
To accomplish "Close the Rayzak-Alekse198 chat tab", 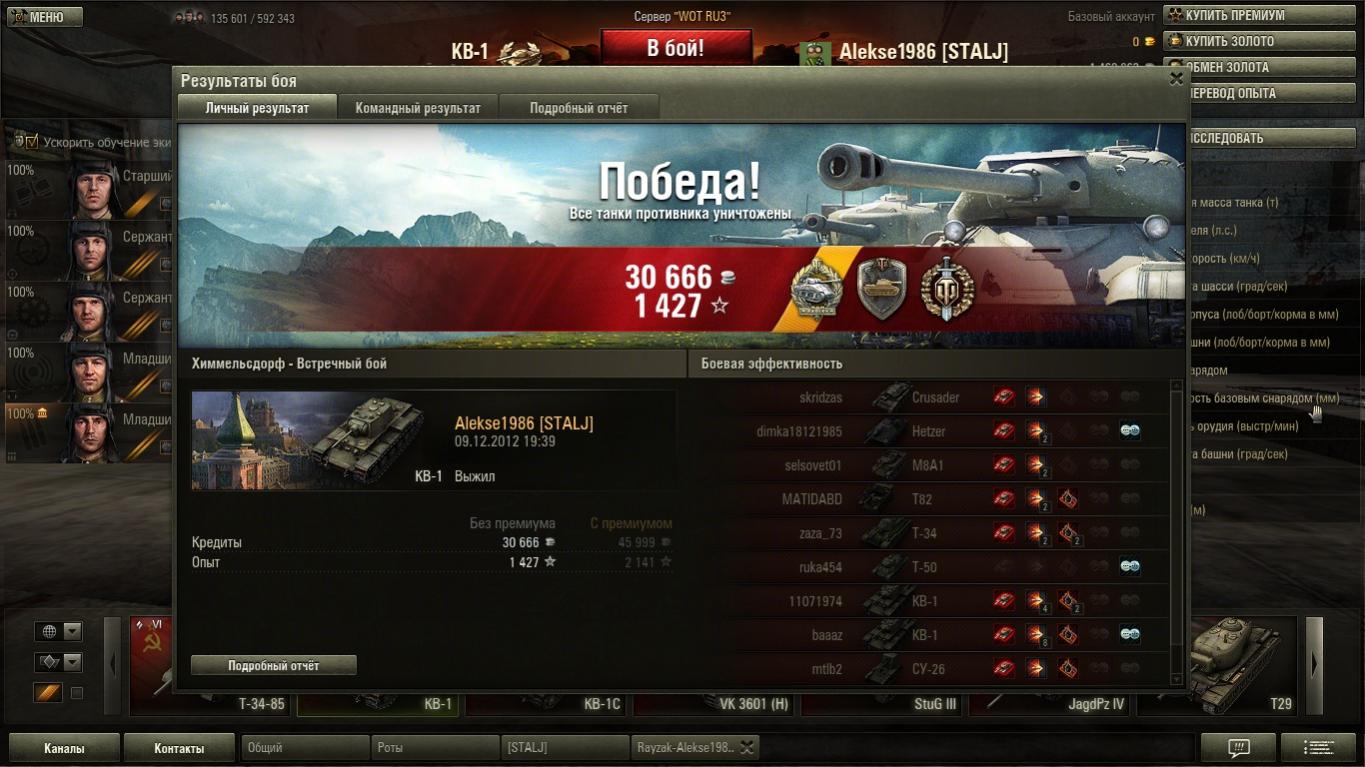I will point(747,747).
